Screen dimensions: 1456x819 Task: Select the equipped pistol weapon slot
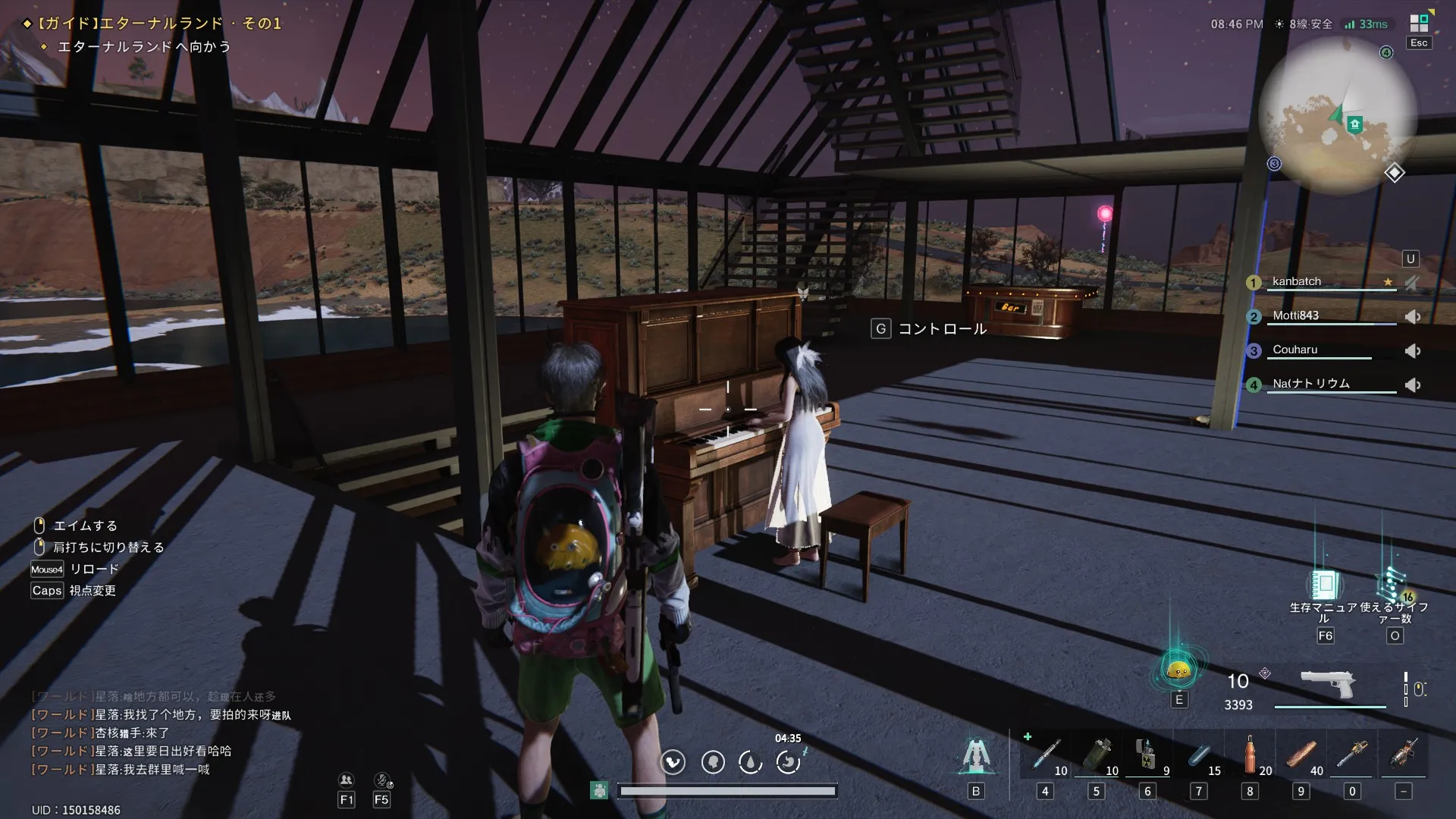[1328, 684]
